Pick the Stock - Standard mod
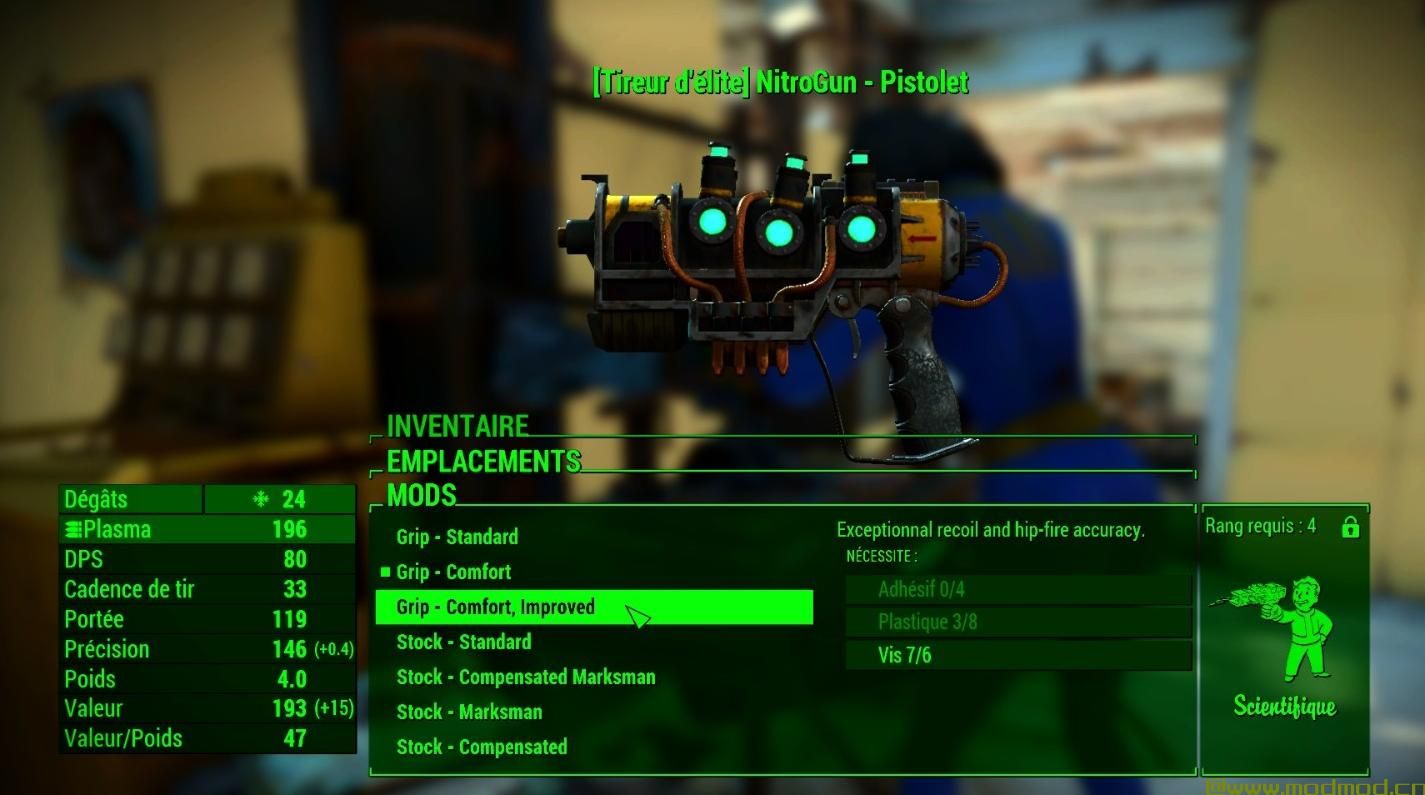This screenshot has height=795, width=1425. pos(463,642)
